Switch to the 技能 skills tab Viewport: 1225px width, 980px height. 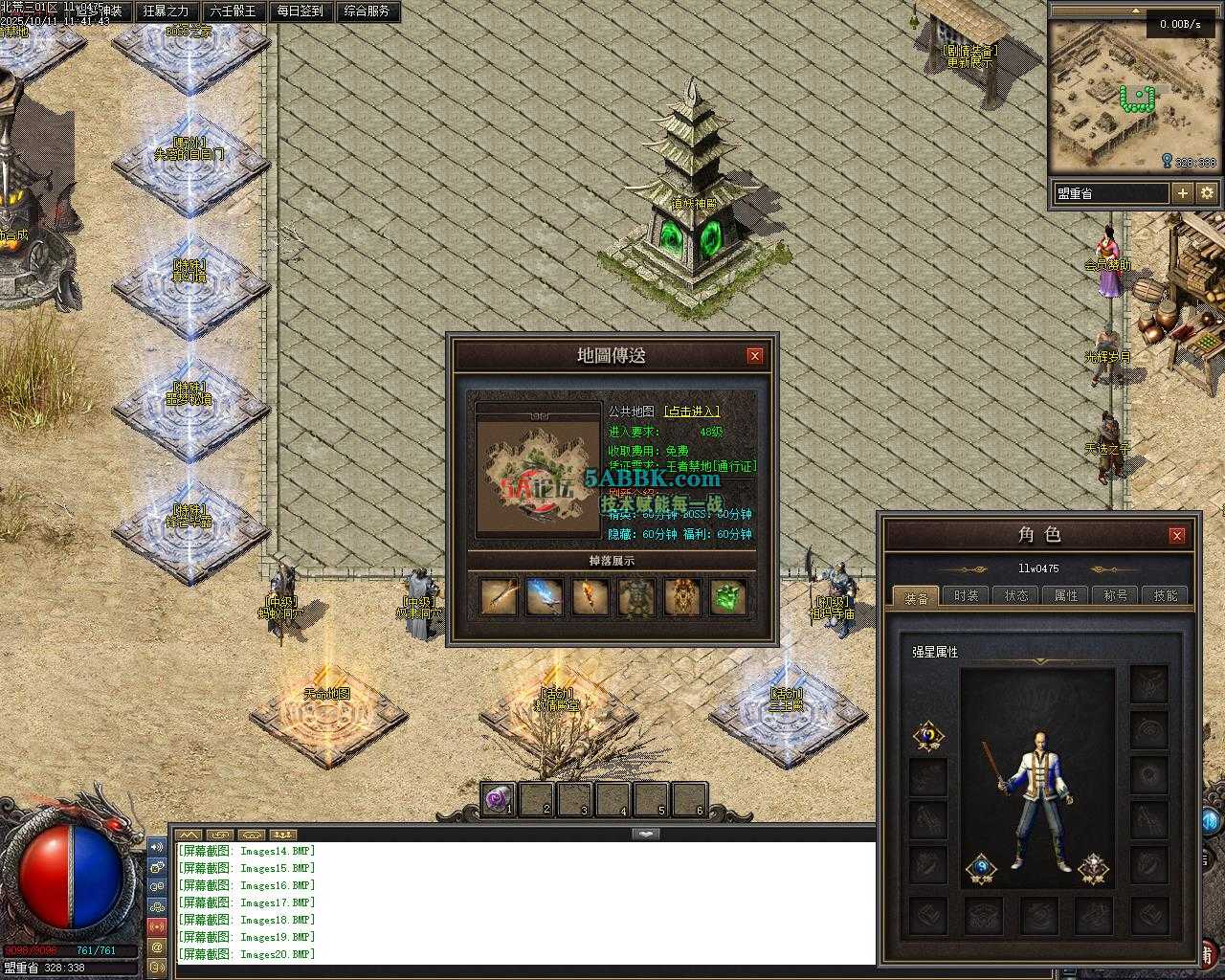[x=1166, y=596]
